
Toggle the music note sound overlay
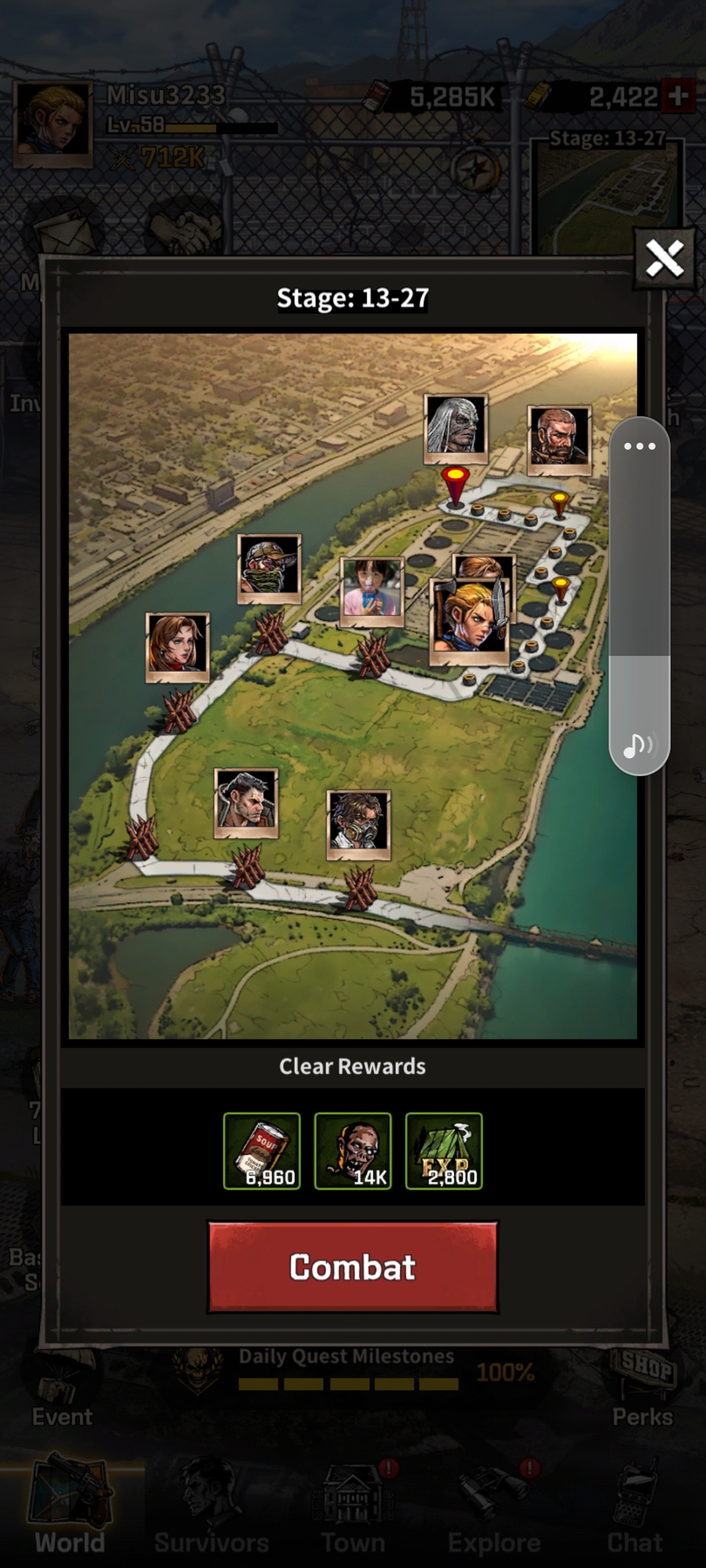tap(638, 745)
